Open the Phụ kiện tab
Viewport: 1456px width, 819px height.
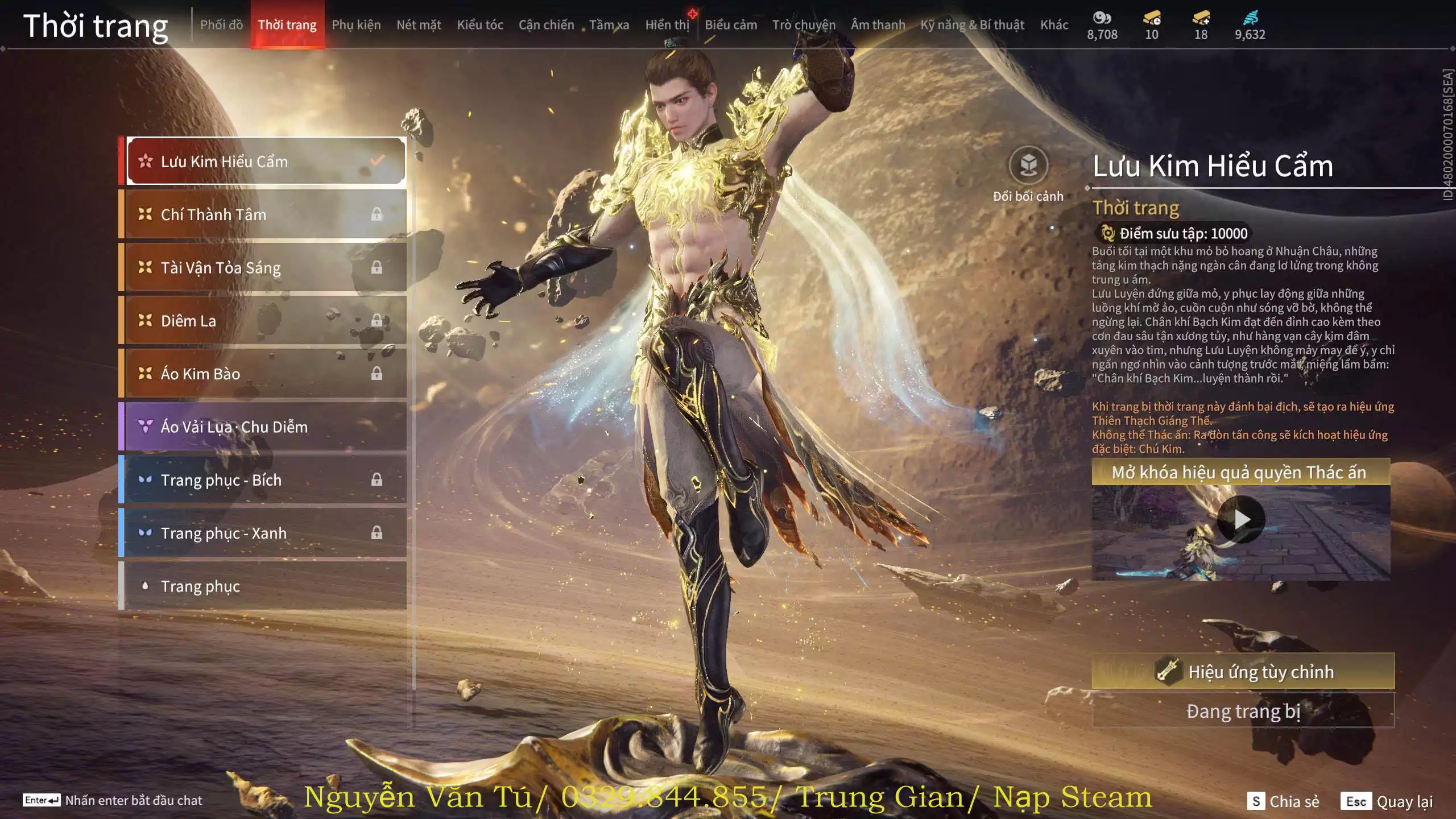pyautogui.click(x=356, y=25)
